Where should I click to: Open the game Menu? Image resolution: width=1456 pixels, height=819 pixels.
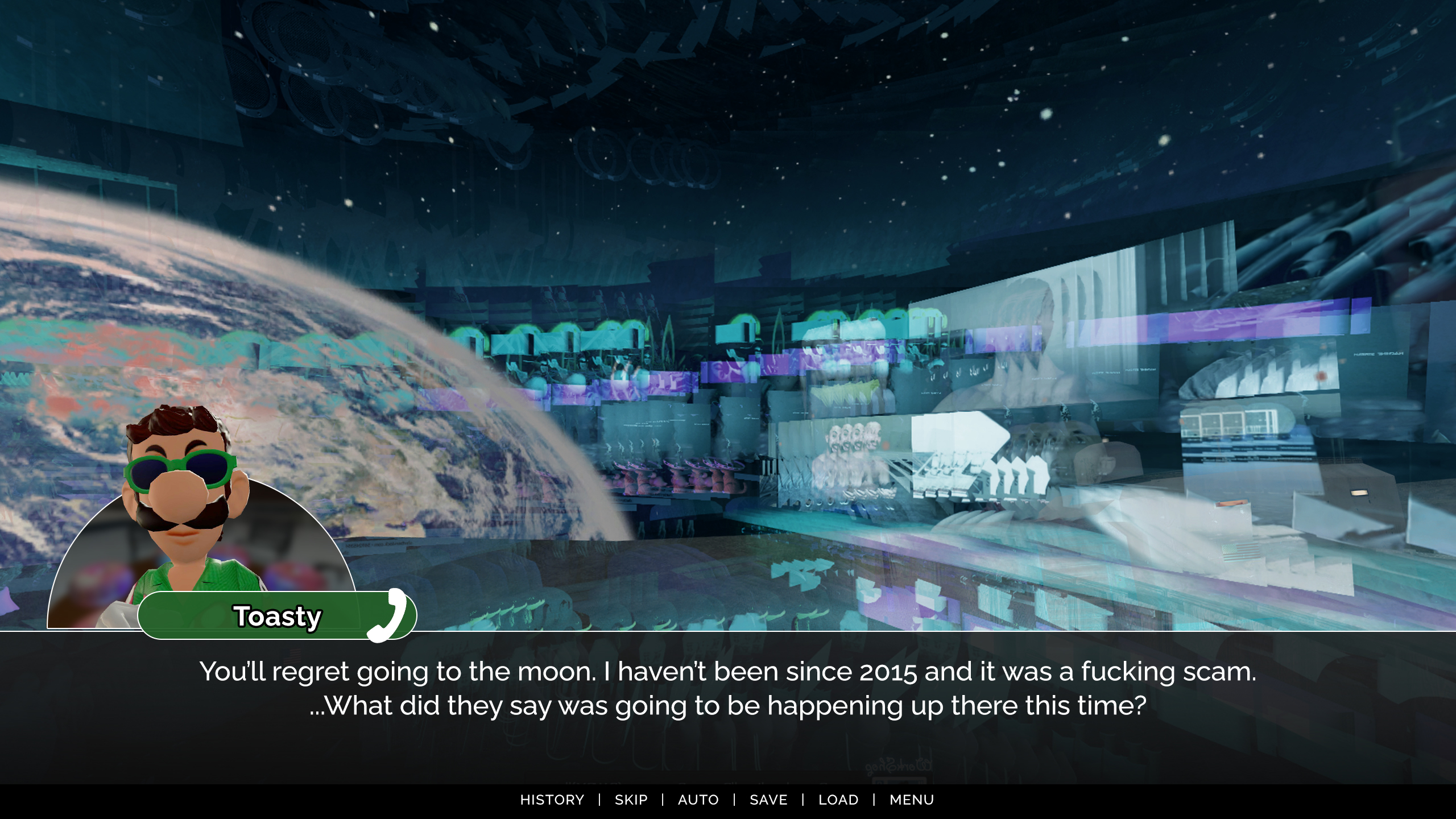coord(912,800)
